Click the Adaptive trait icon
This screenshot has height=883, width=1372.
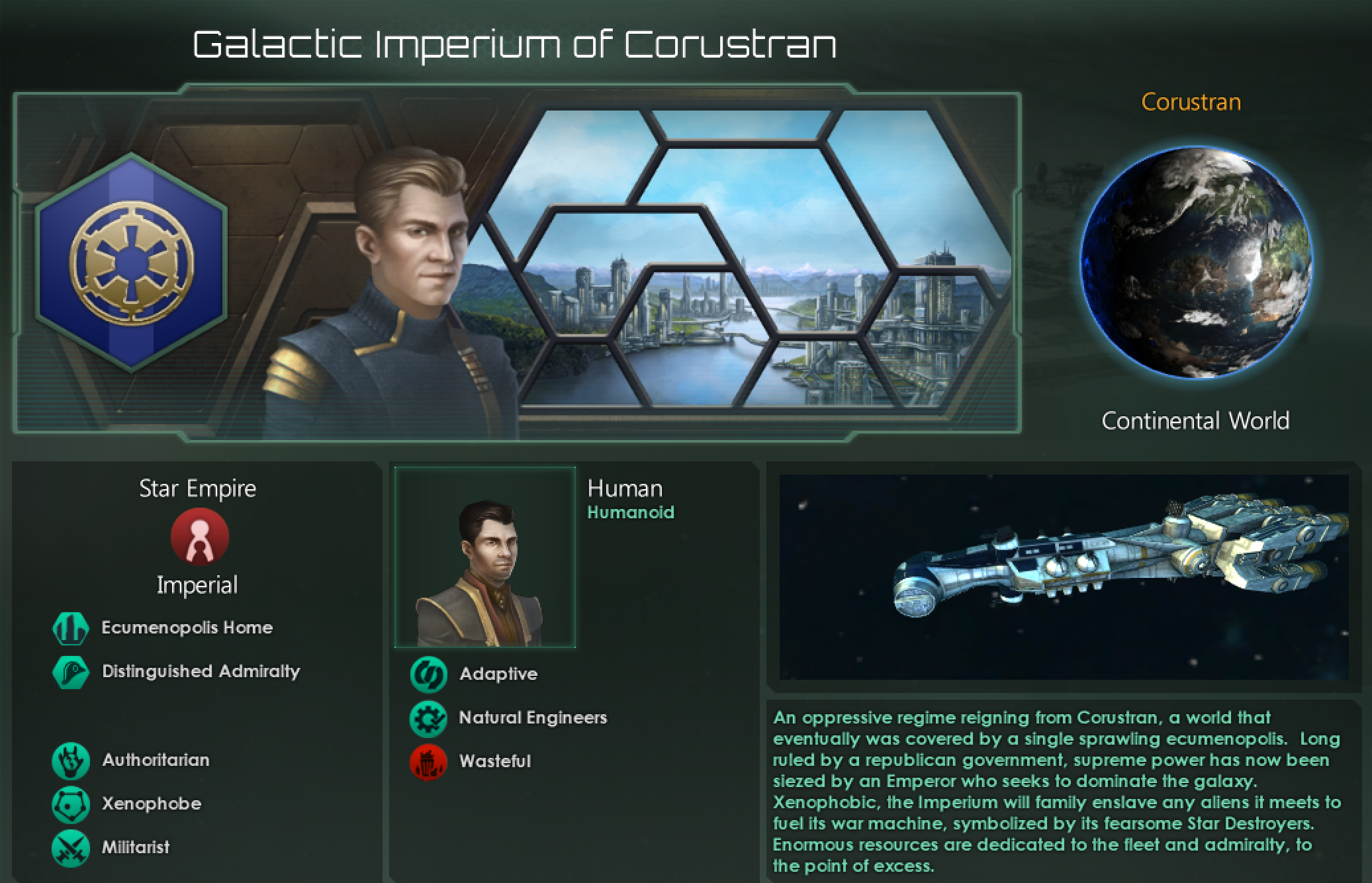pos(429,673)
